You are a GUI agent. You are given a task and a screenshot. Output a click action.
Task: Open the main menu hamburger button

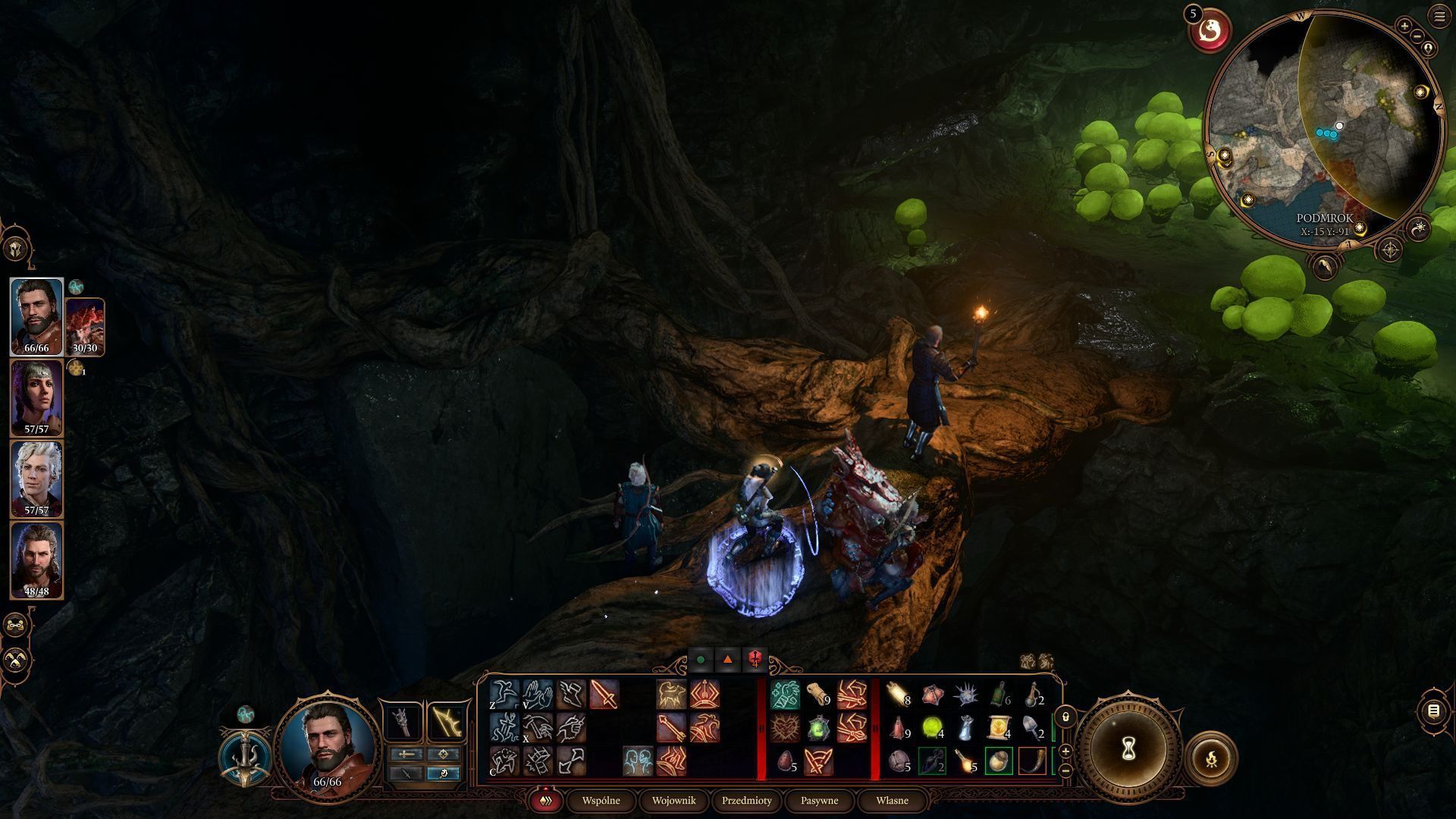click(x=1439, y=16)
